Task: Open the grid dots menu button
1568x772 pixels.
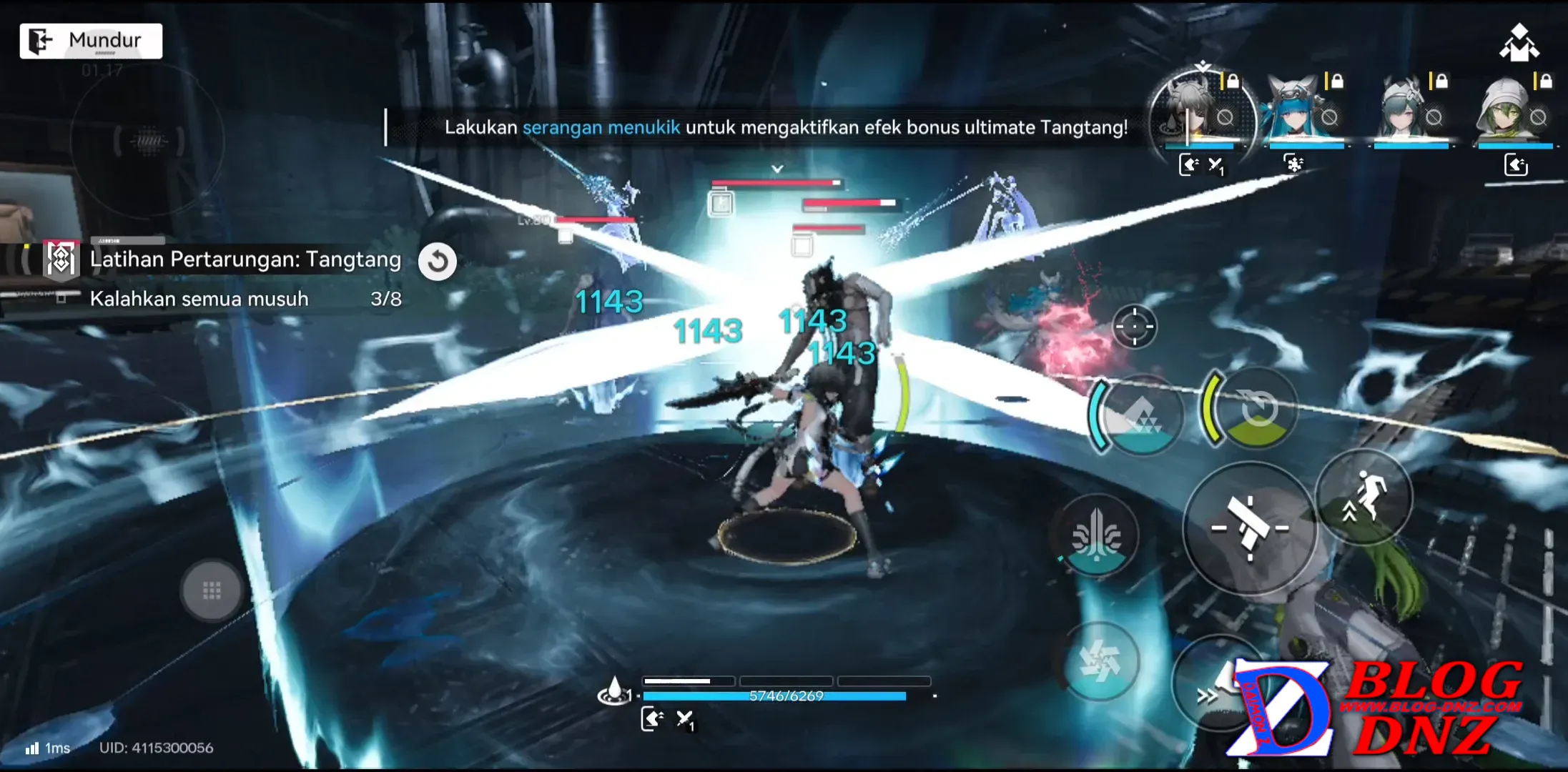Action: click(x=212, y=591)
